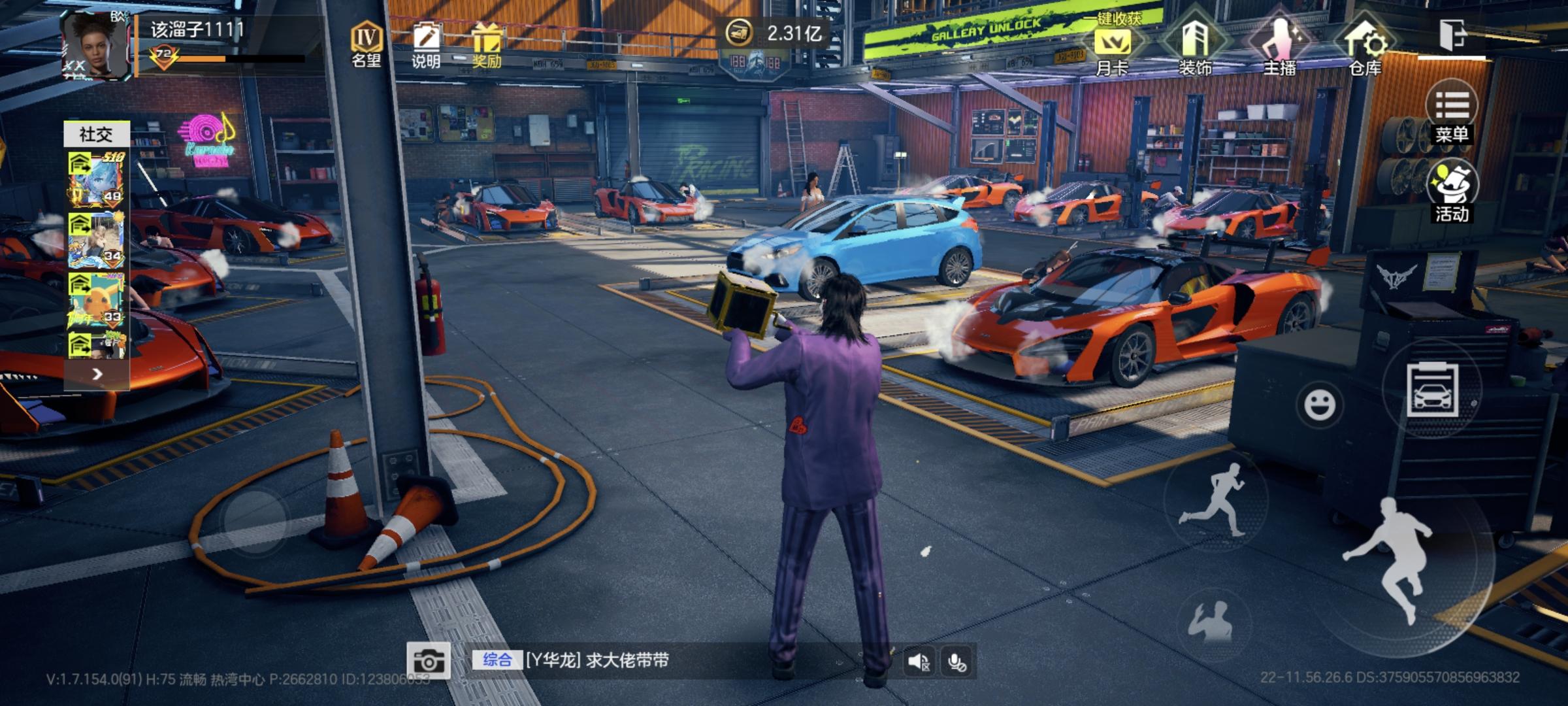
Task: Select the level 33 Pikachu friend avatar
Action: point(97,299)
